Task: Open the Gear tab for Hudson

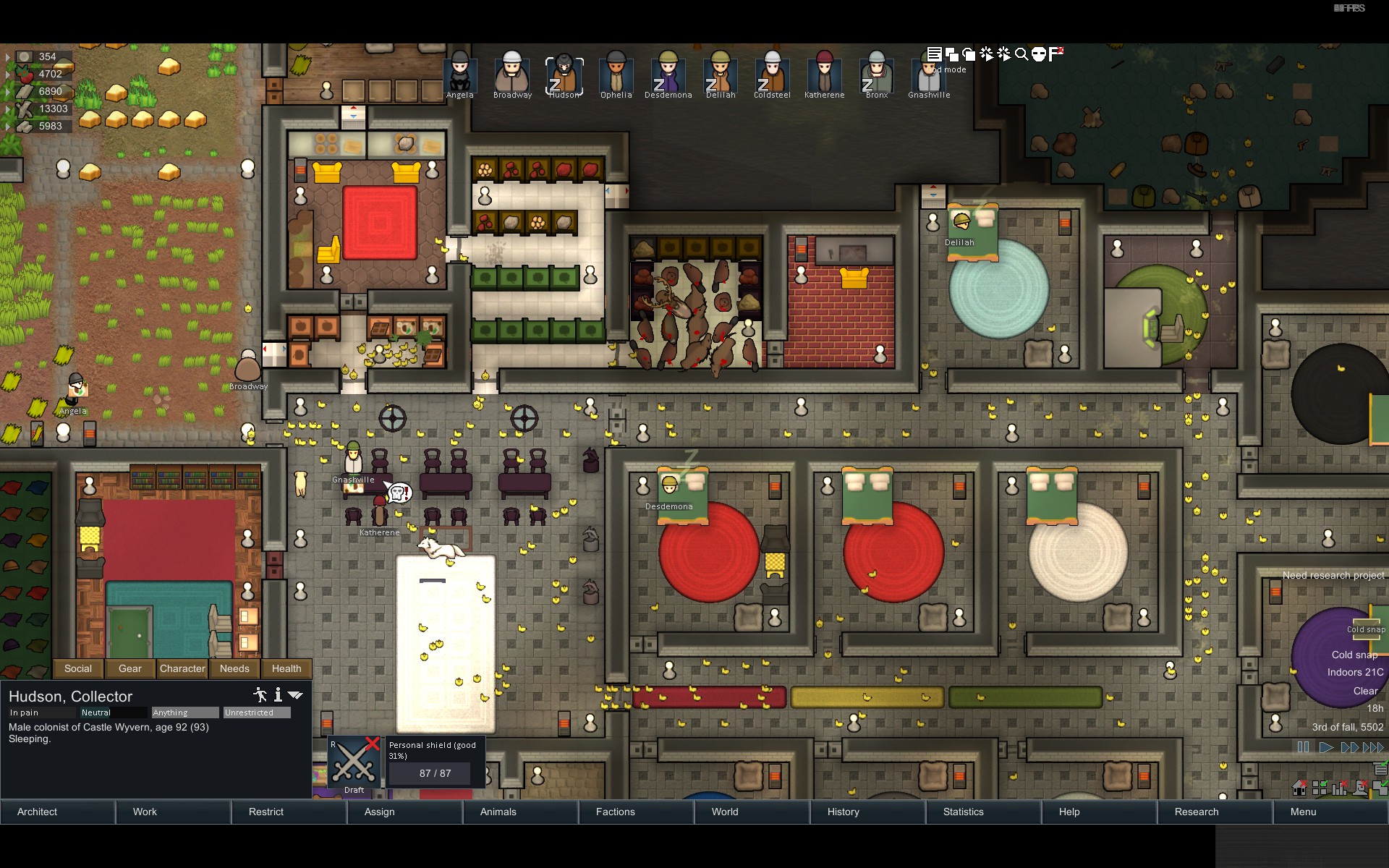Action: pos(130,668)
